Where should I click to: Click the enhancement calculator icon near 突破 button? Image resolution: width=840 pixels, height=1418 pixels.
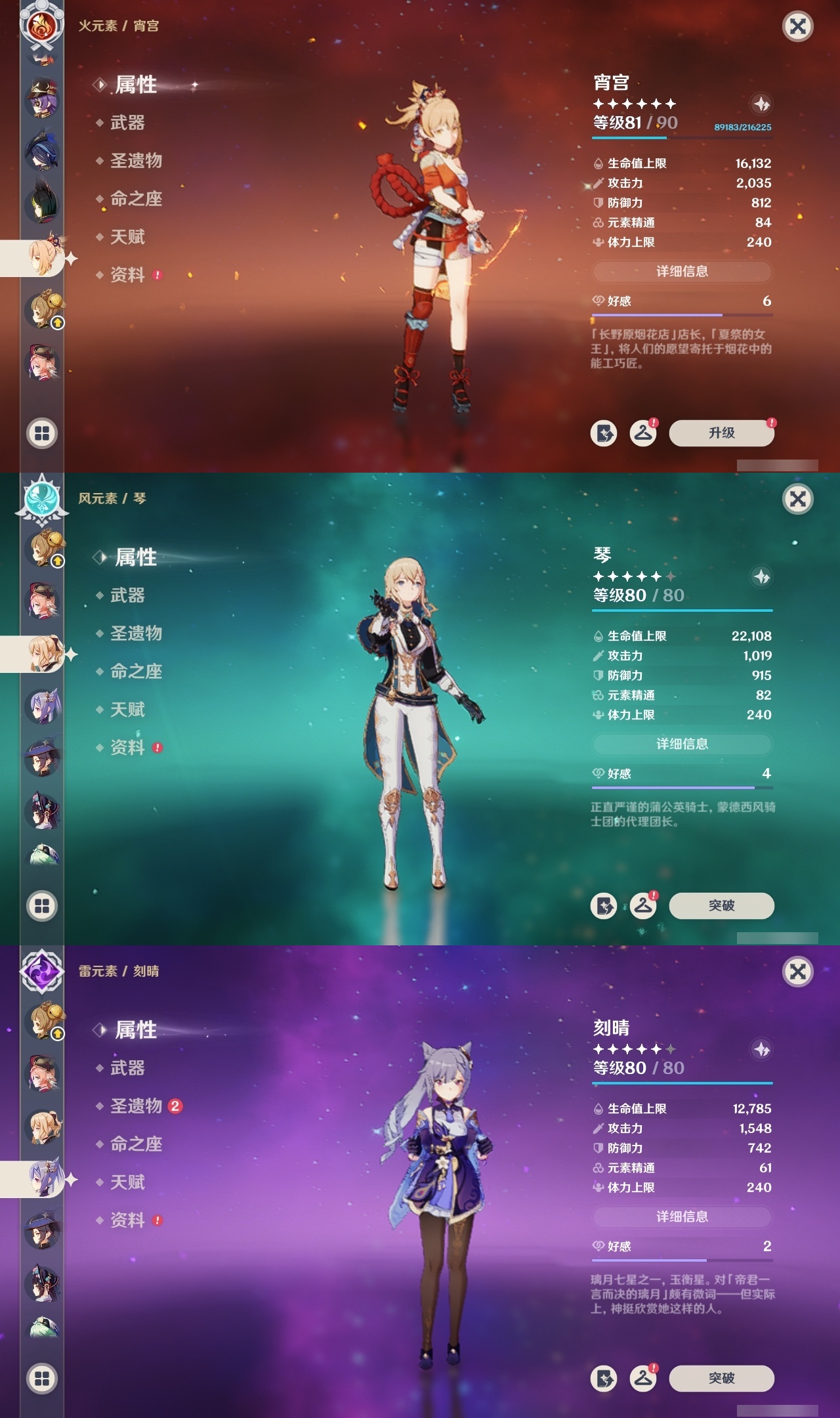tap(604, 905)
